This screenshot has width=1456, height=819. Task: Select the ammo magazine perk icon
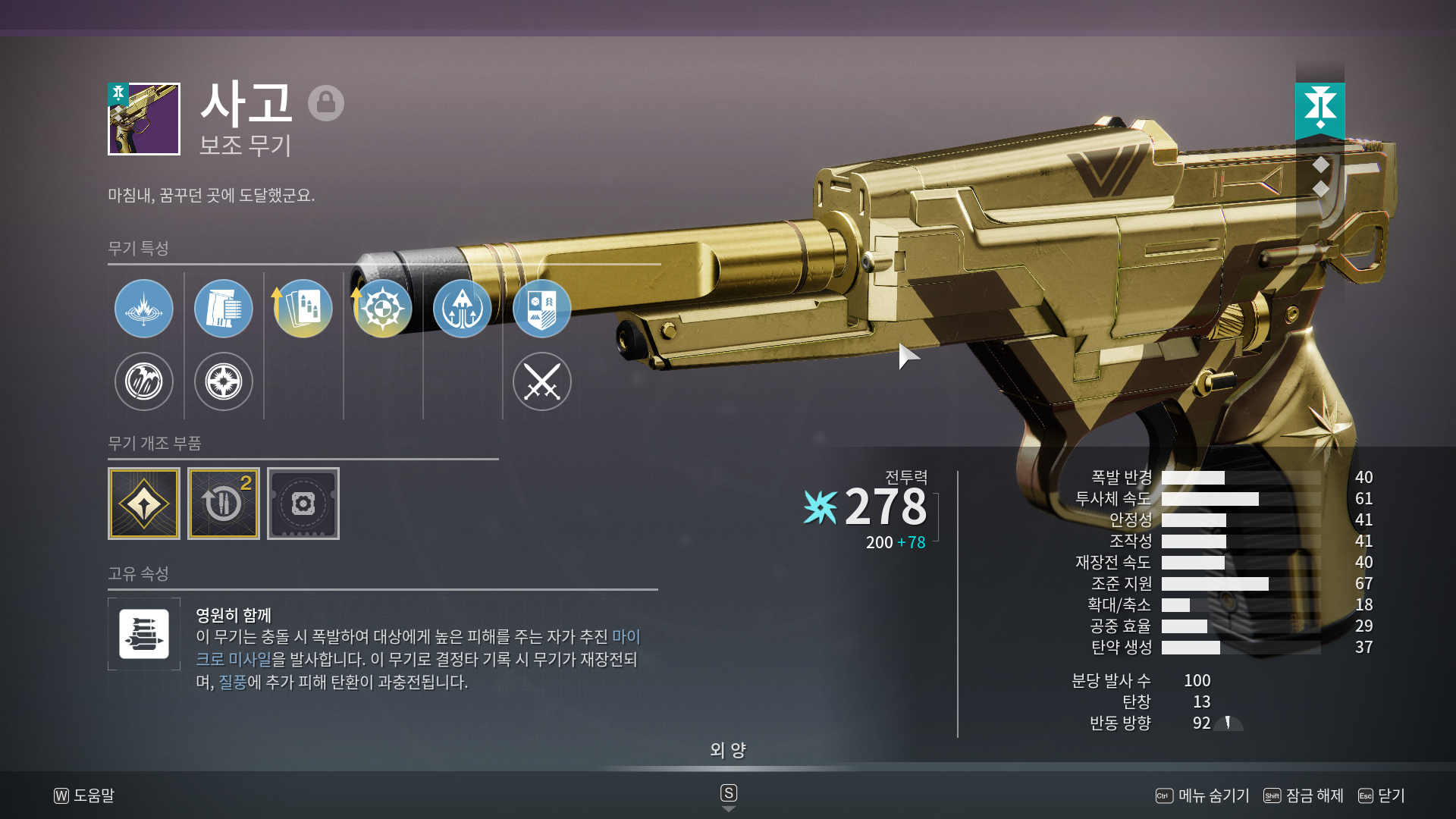tap(224, 309)
